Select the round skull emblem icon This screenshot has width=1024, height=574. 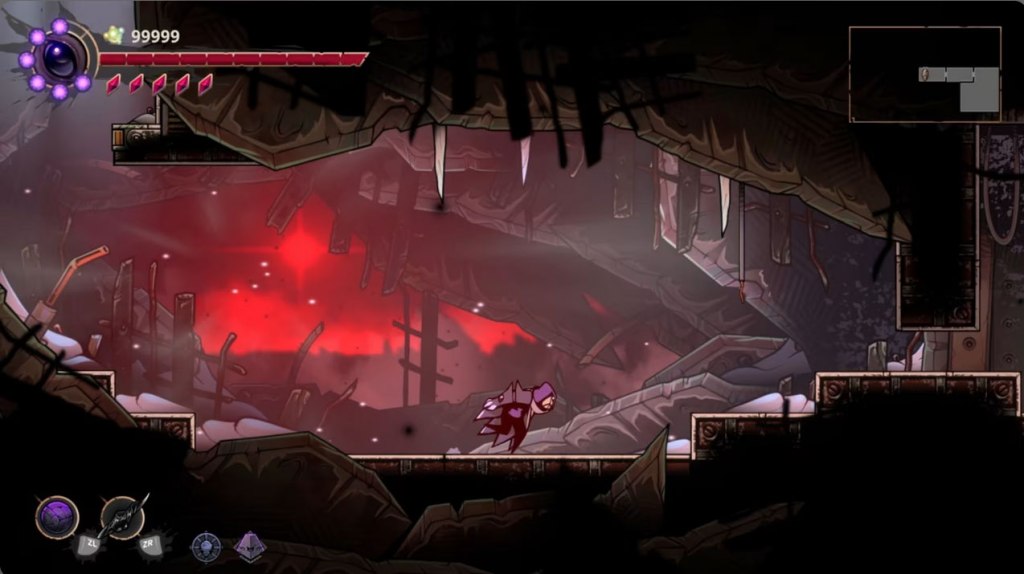(206, 546)
